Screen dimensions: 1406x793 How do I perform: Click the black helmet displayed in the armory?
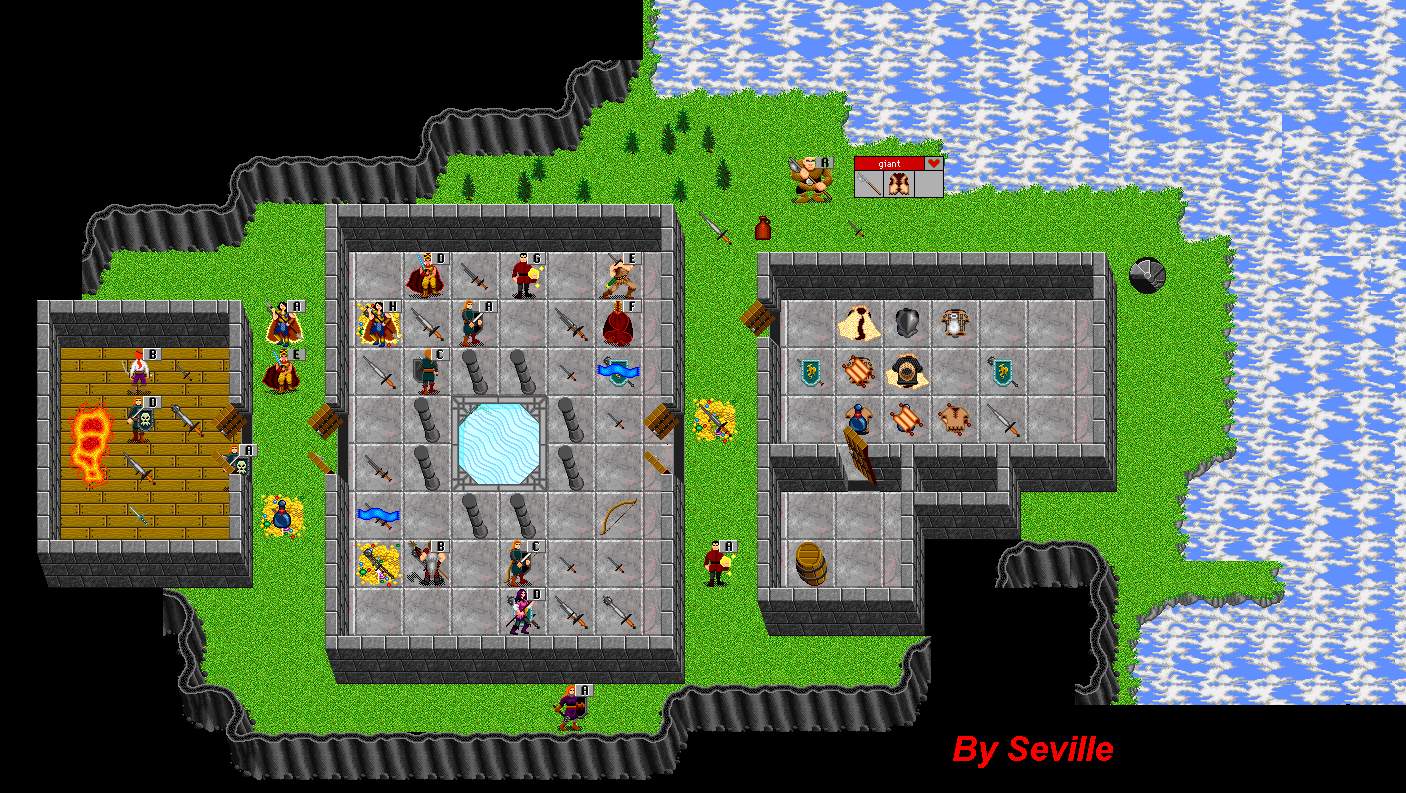906,322
